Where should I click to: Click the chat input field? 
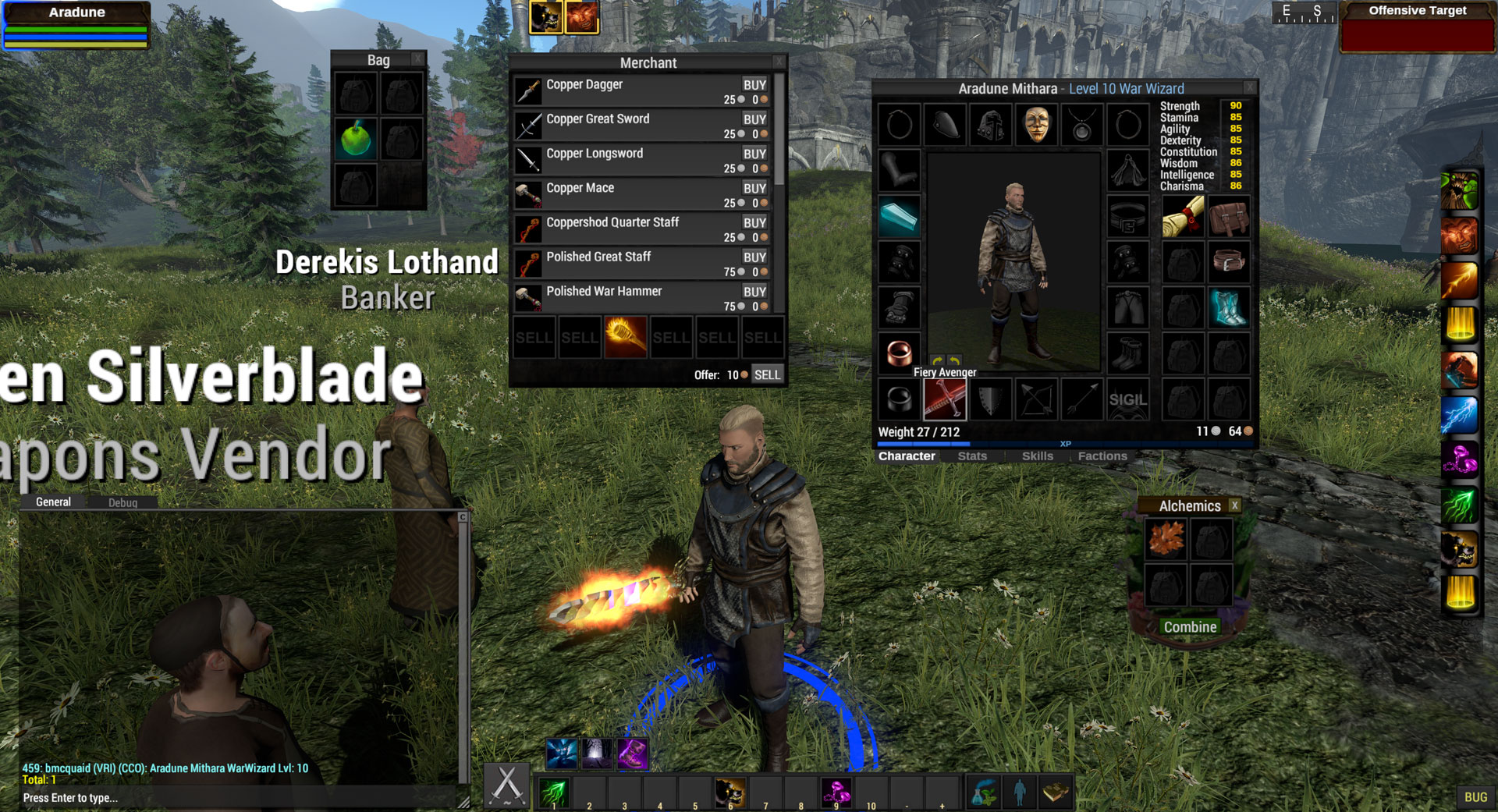click(x=234, y=798)
